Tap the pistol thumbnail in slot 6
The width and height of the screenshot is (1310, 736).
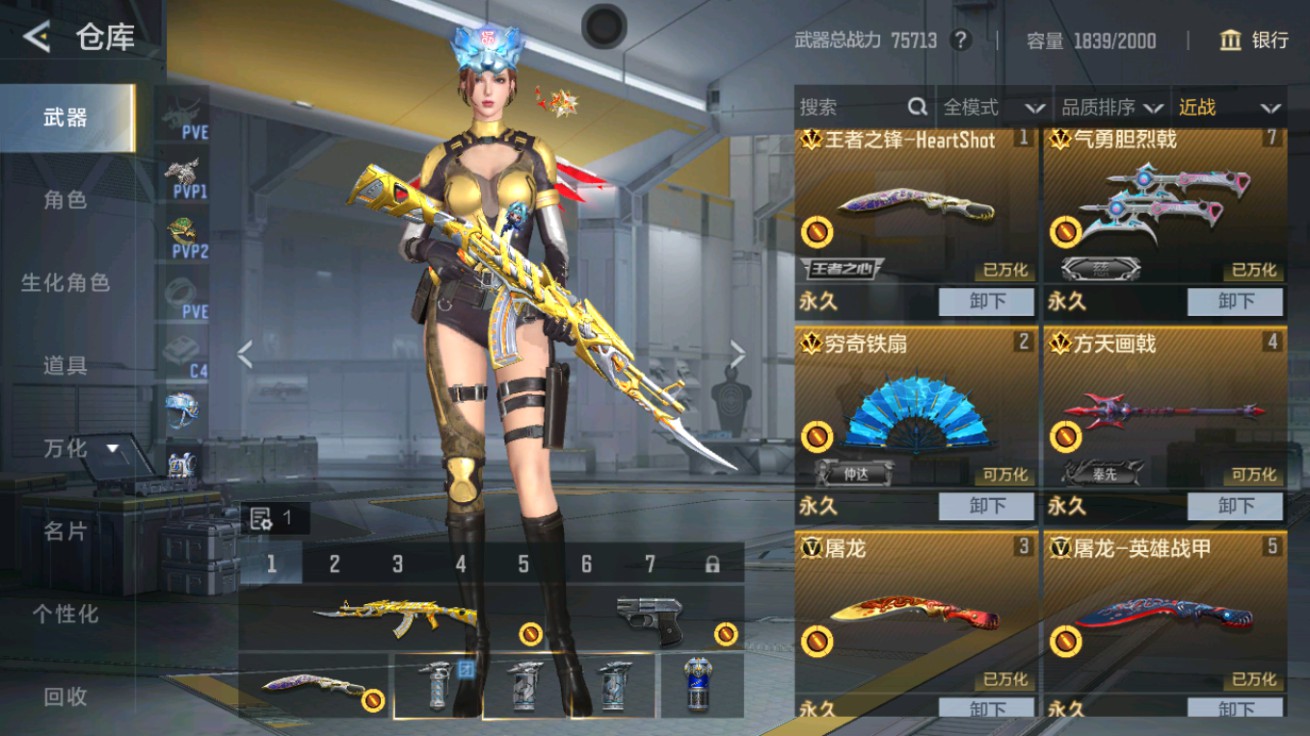[x=648, y=618]
